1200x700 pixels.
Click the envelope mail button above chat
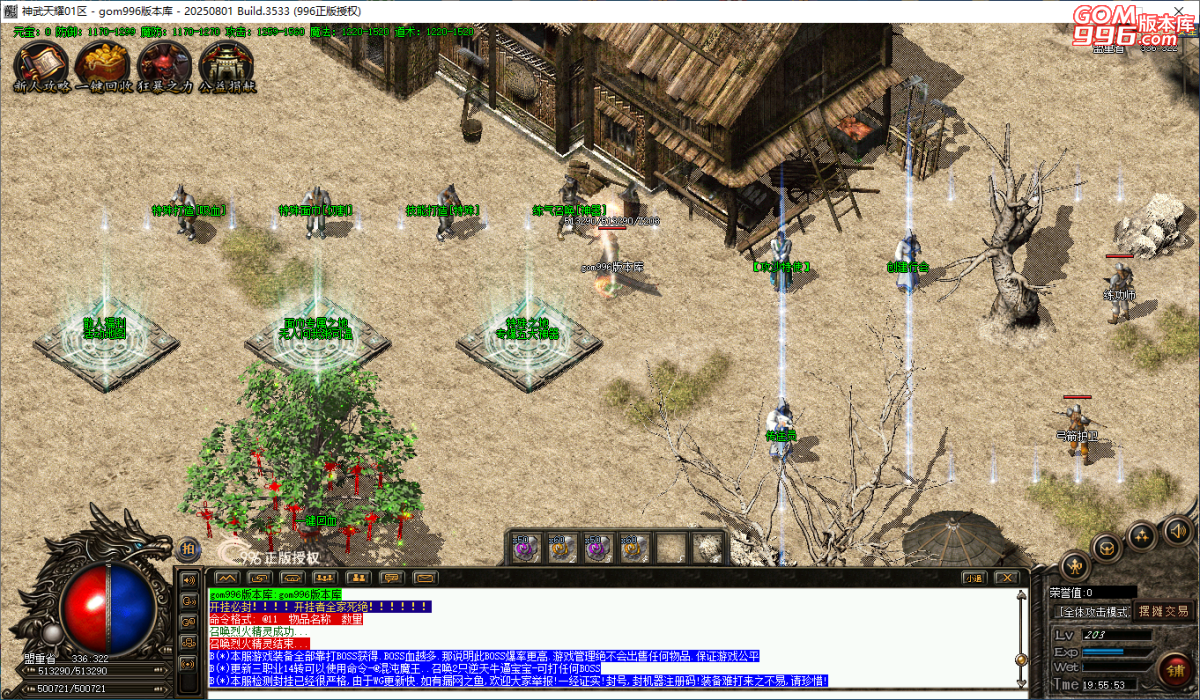tap(425, 578)
